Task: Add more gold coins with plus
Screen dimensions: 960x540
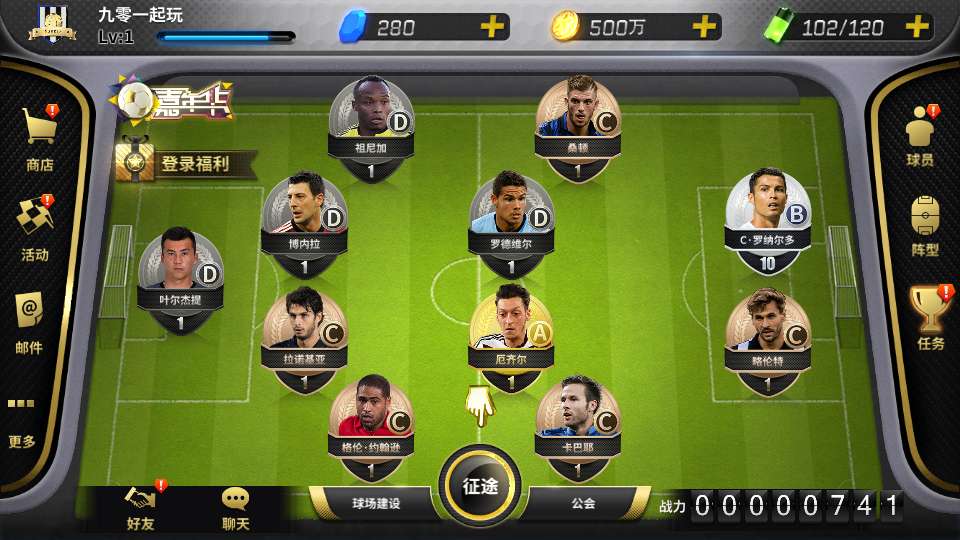Action: (x=704, y=27)
